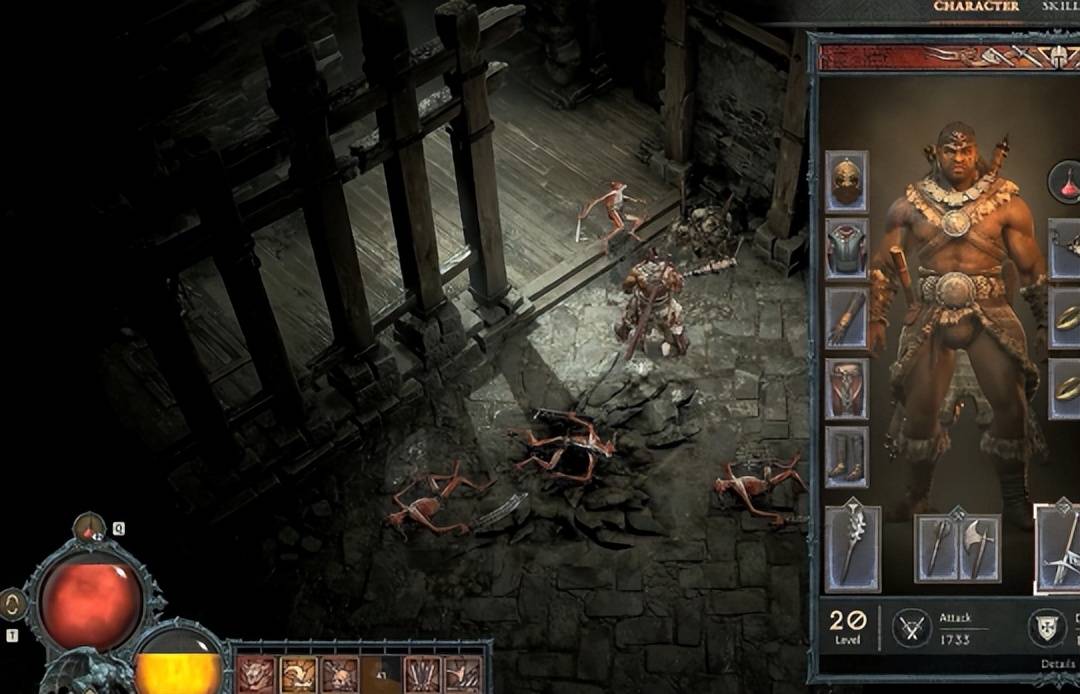
Task: Use the healing potion above the health globe
Action: point(89,527)
